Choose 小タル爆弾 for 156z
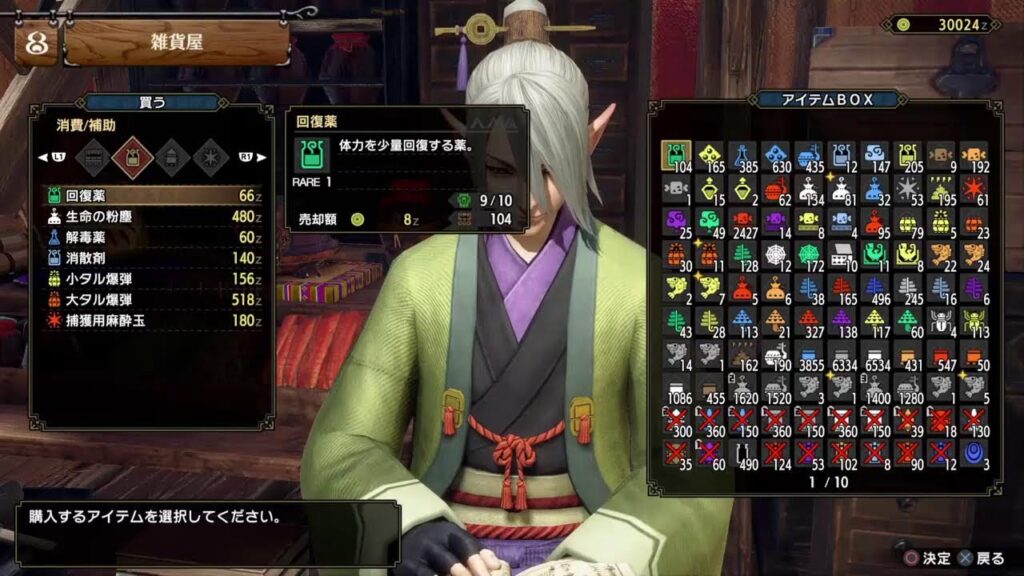Viewport: 1024px width, 576px height. (x=150, y=278)
